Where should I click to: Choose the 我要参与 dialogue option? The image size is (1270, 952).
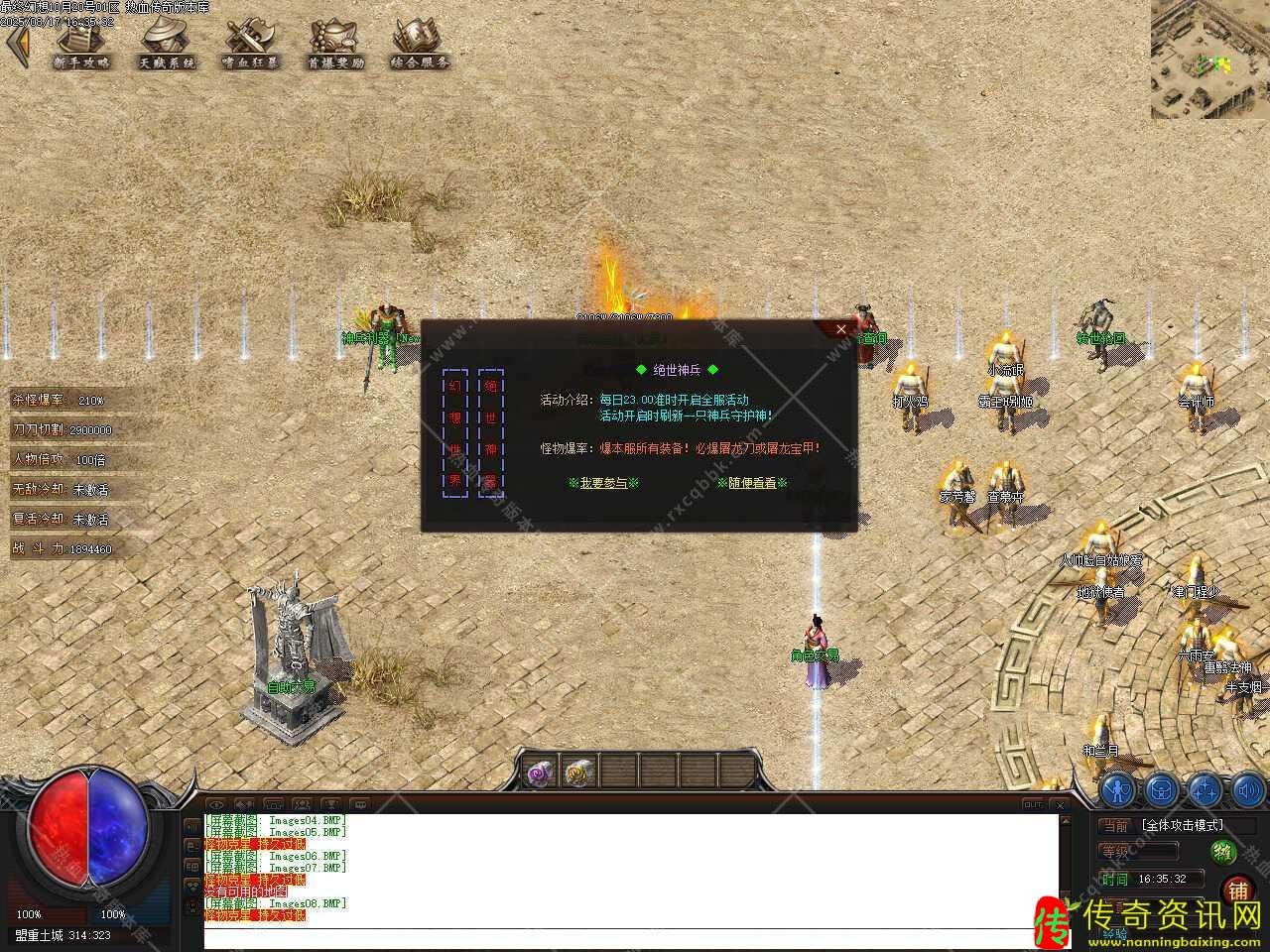[x=603, y=483]
